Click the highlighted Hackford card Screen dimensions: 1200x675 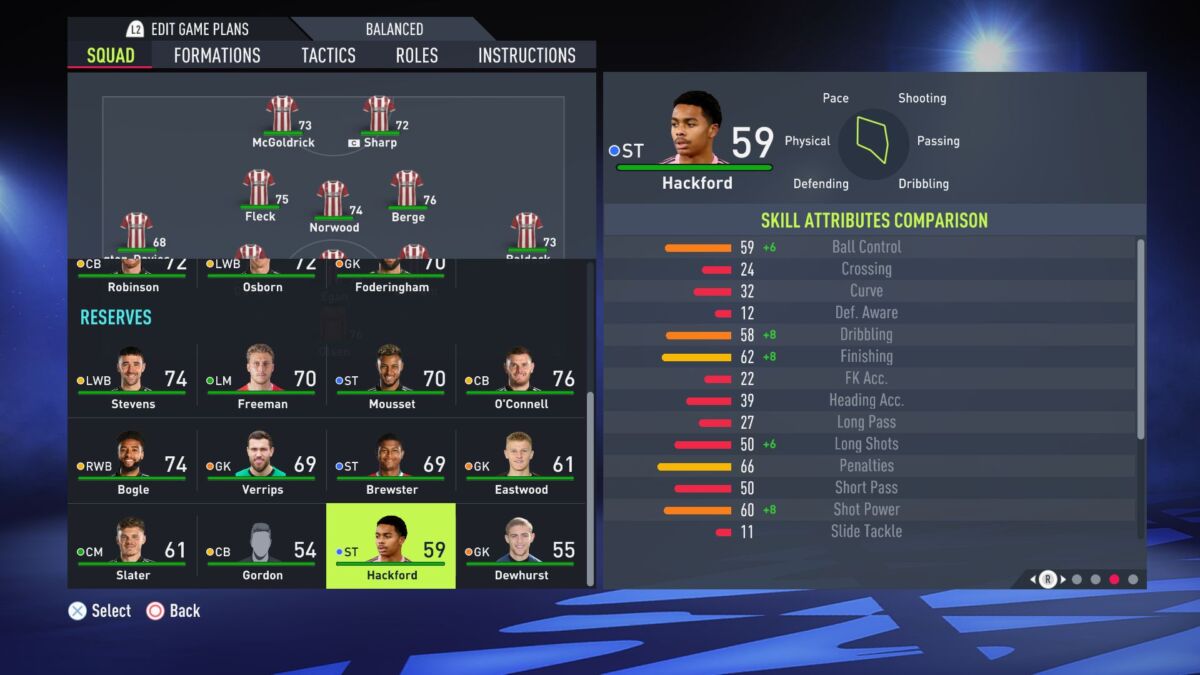391,546
